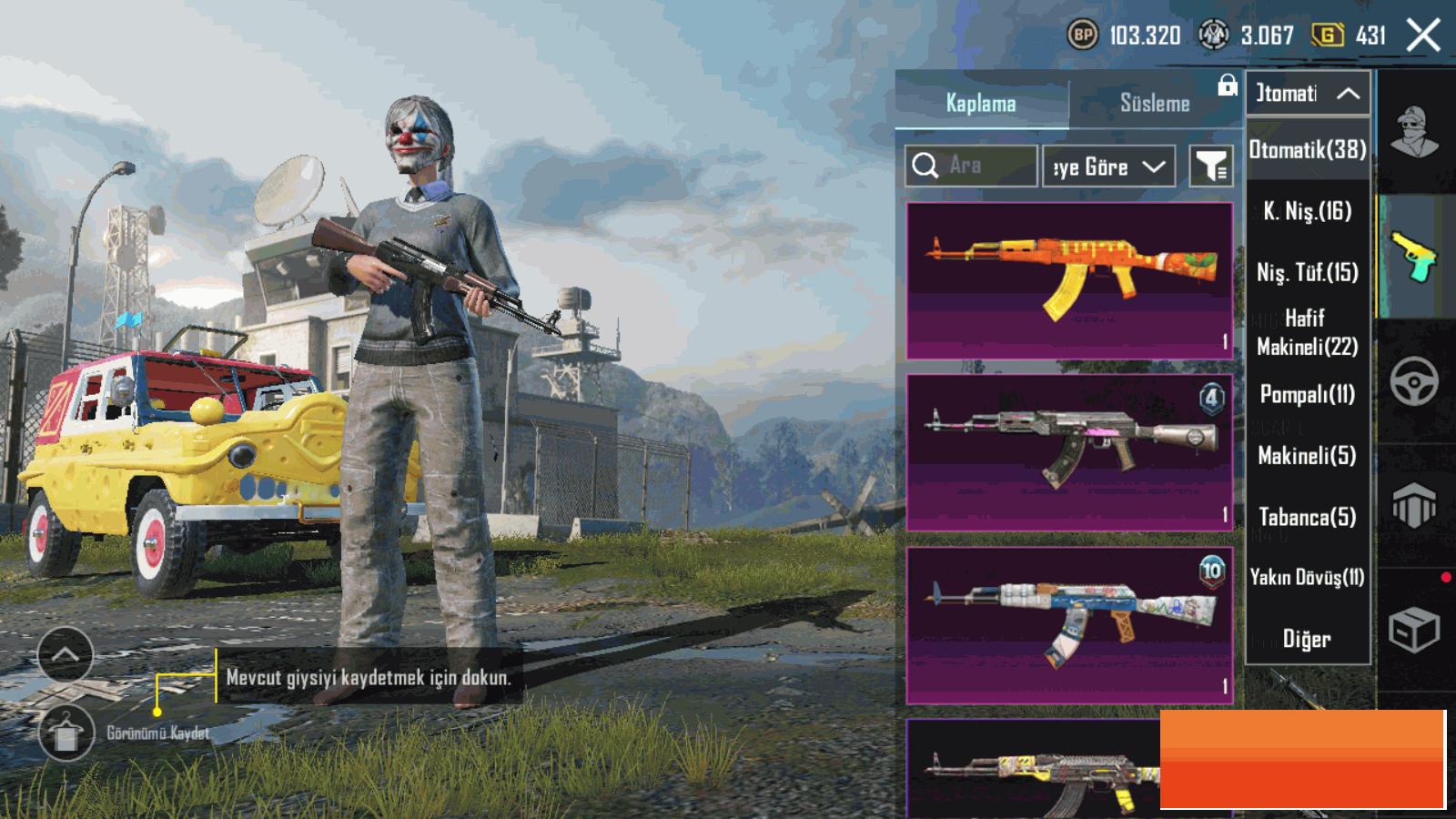Pick the Hafif Makineli(22) category

(x=1308, y=332)
